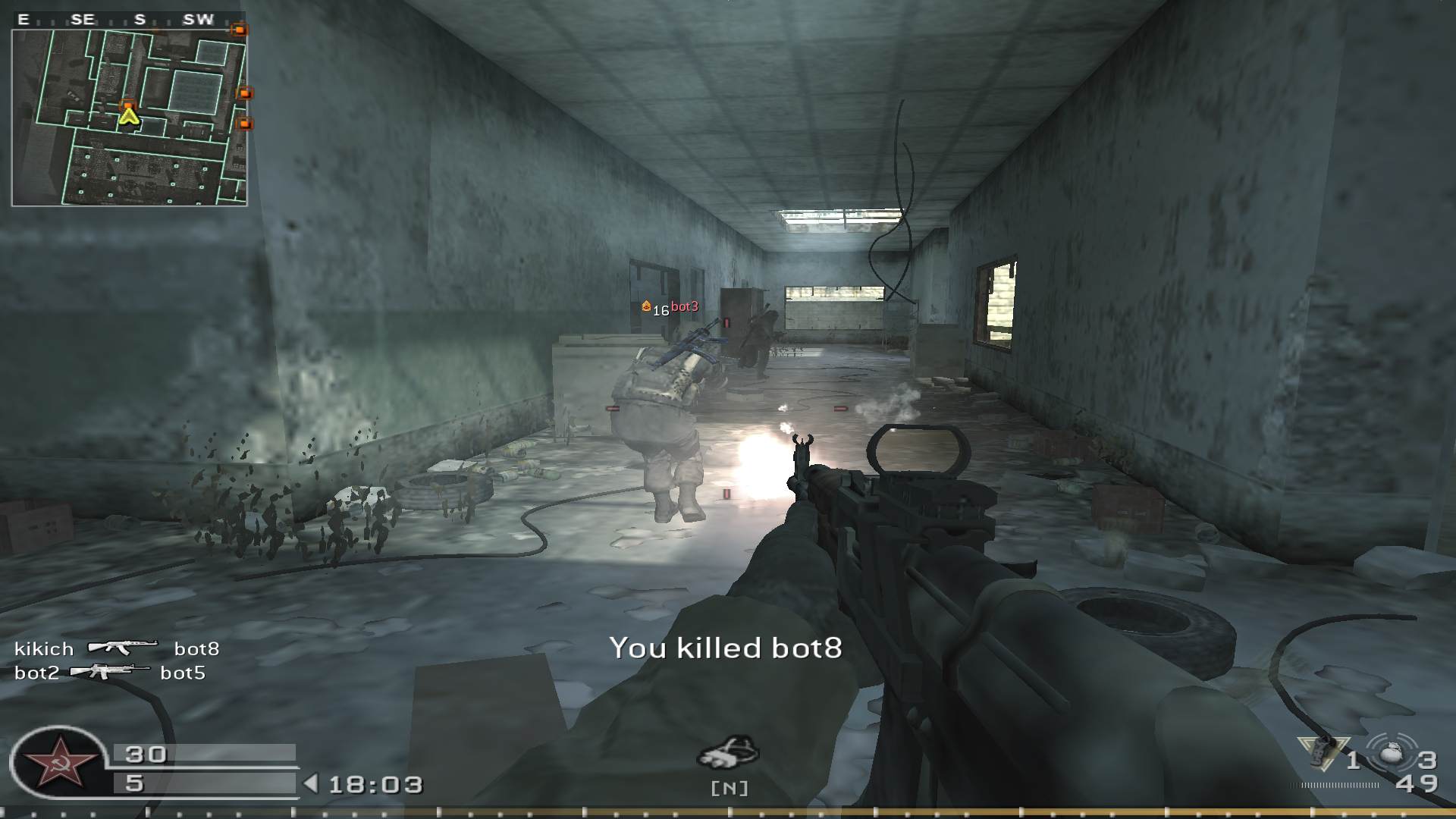Click the yellow player arrow on the minimap
Image resolution: width=1456 pixels, height=819 pixels.
127,118
